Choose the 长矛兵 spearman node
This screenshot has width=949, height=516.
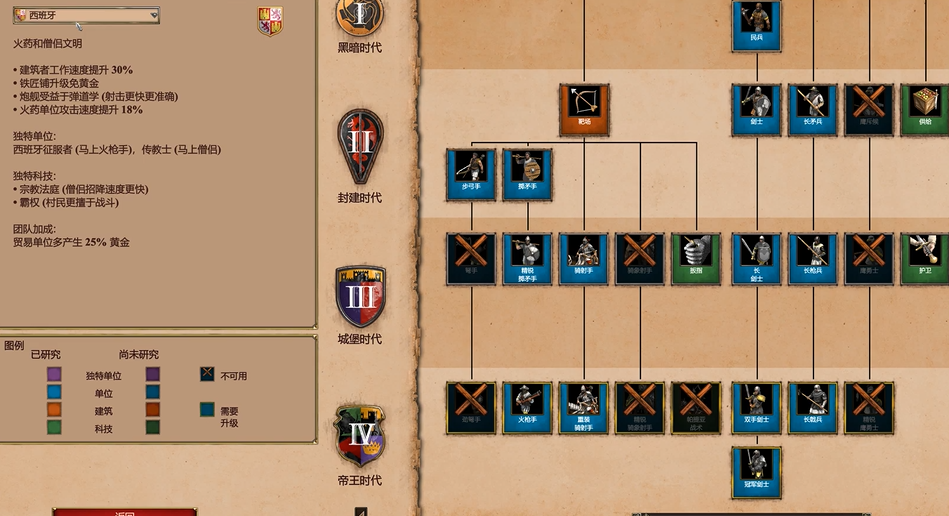coord(812,108)
